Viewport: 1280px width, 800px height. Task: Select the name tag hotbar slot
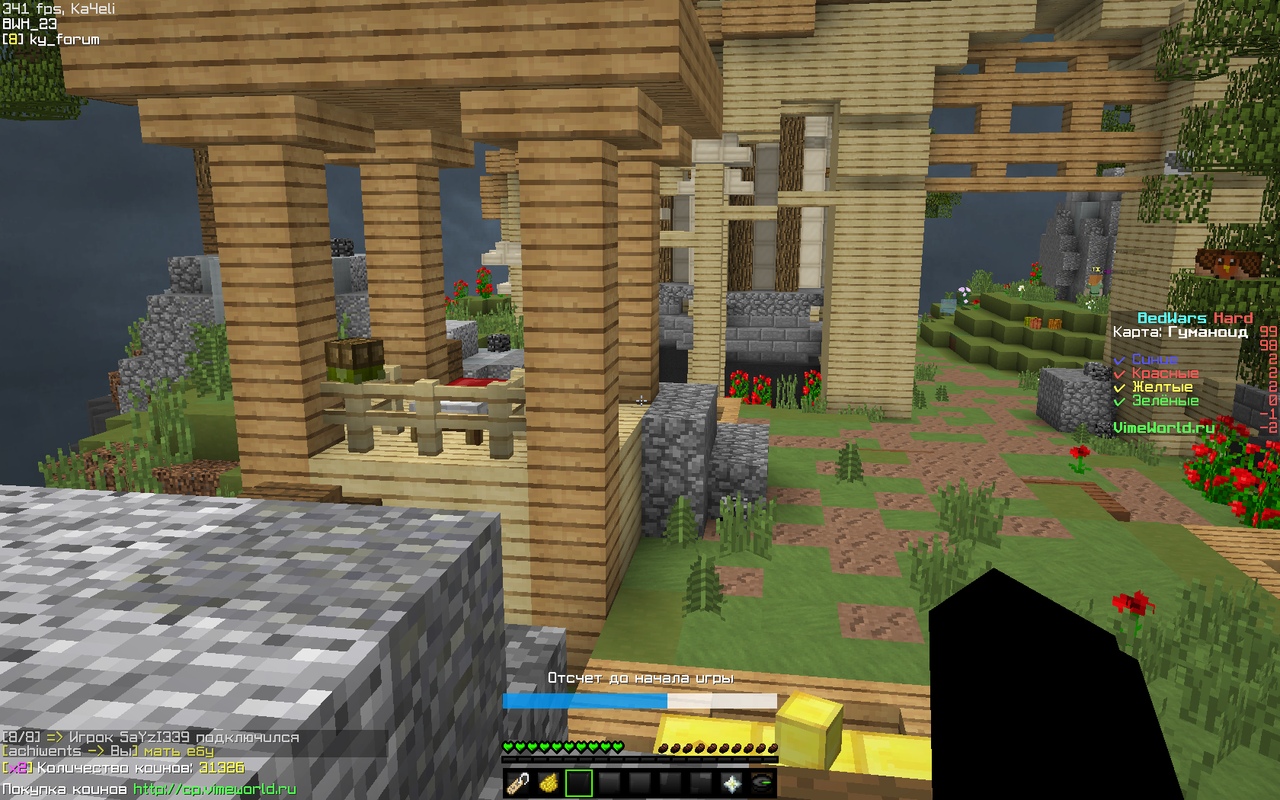517,782
